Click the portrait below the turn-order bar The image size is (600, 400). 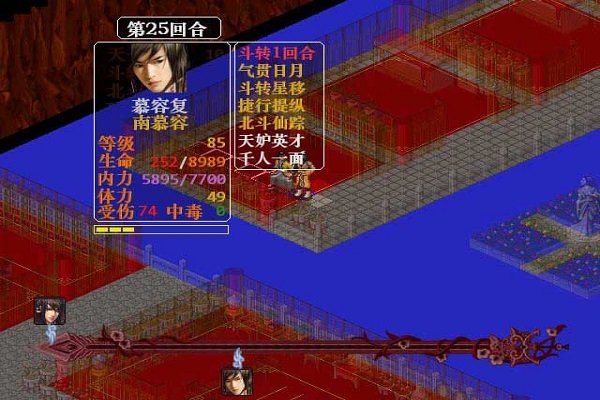click(x=237, y=381)
